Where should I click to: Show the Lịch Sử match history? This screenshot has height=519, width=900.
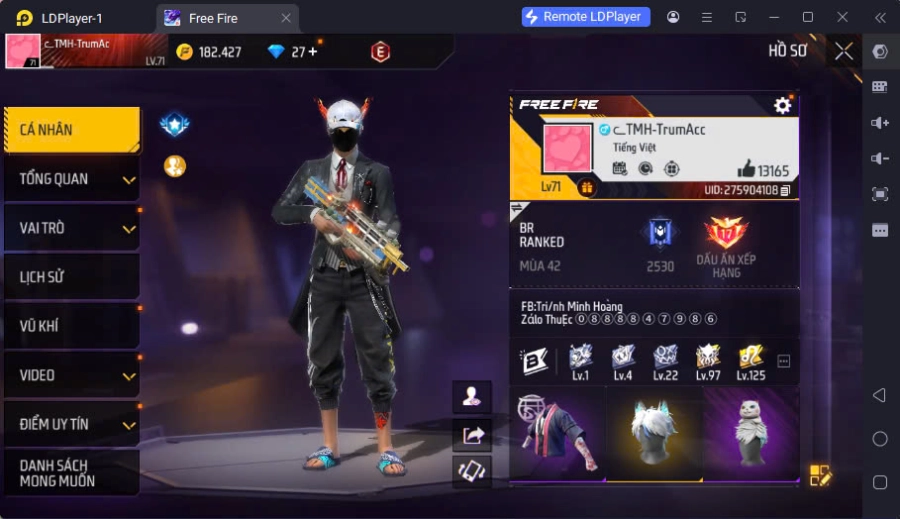[x=71, y=277]
